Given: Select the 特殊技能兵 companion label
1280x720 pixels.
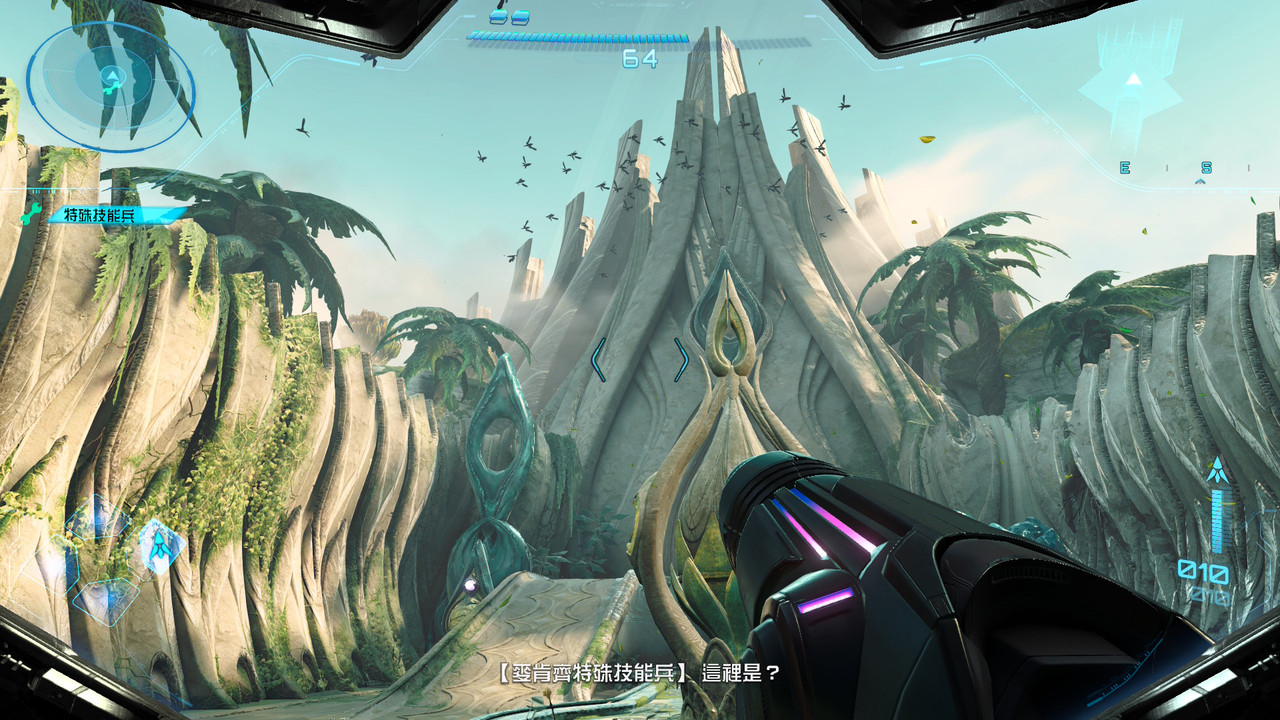Looking at the screenshot, I should 105,214.
